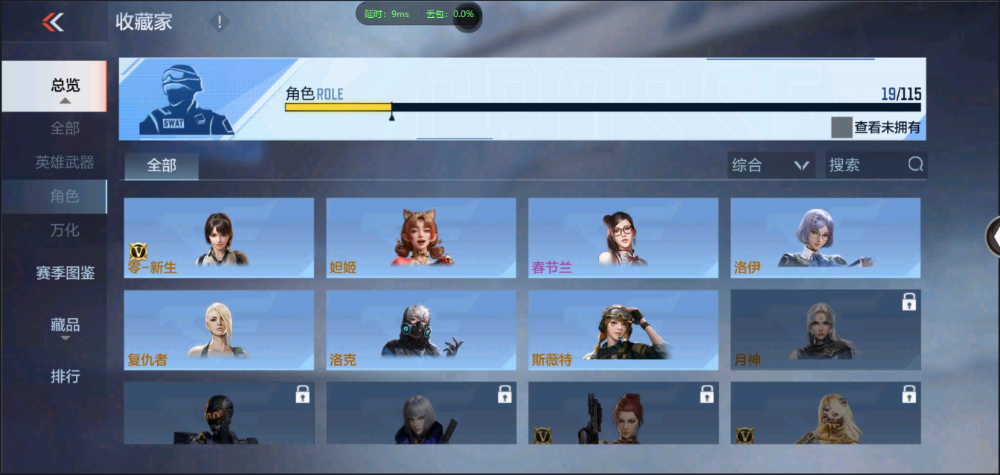Open the 赛季图鉴 section
This screenshot has width=1000, height=475.
click(x=64, y=272)
